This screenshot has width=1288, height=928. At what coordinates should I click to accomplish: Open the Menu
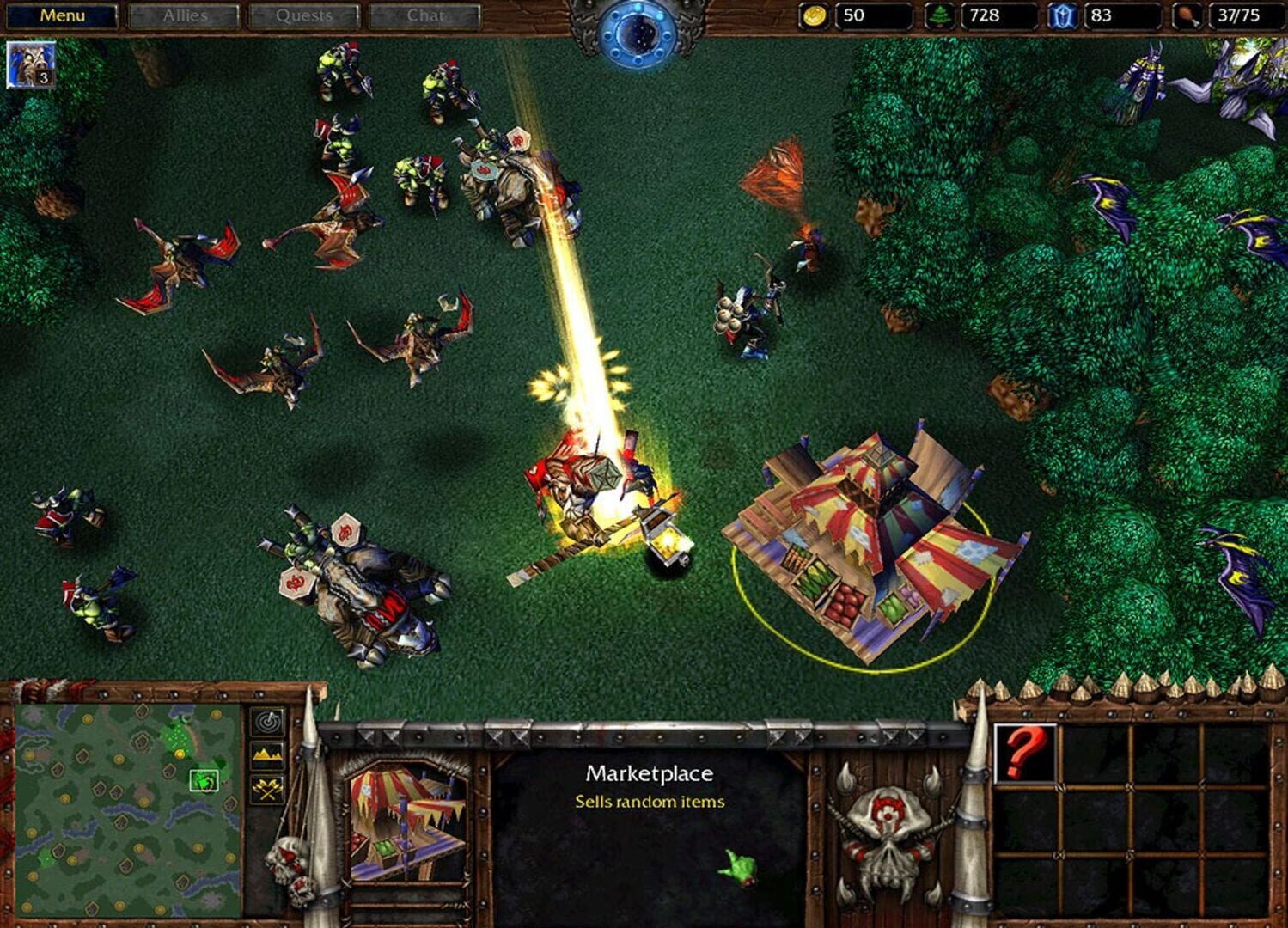click(63, 15)
